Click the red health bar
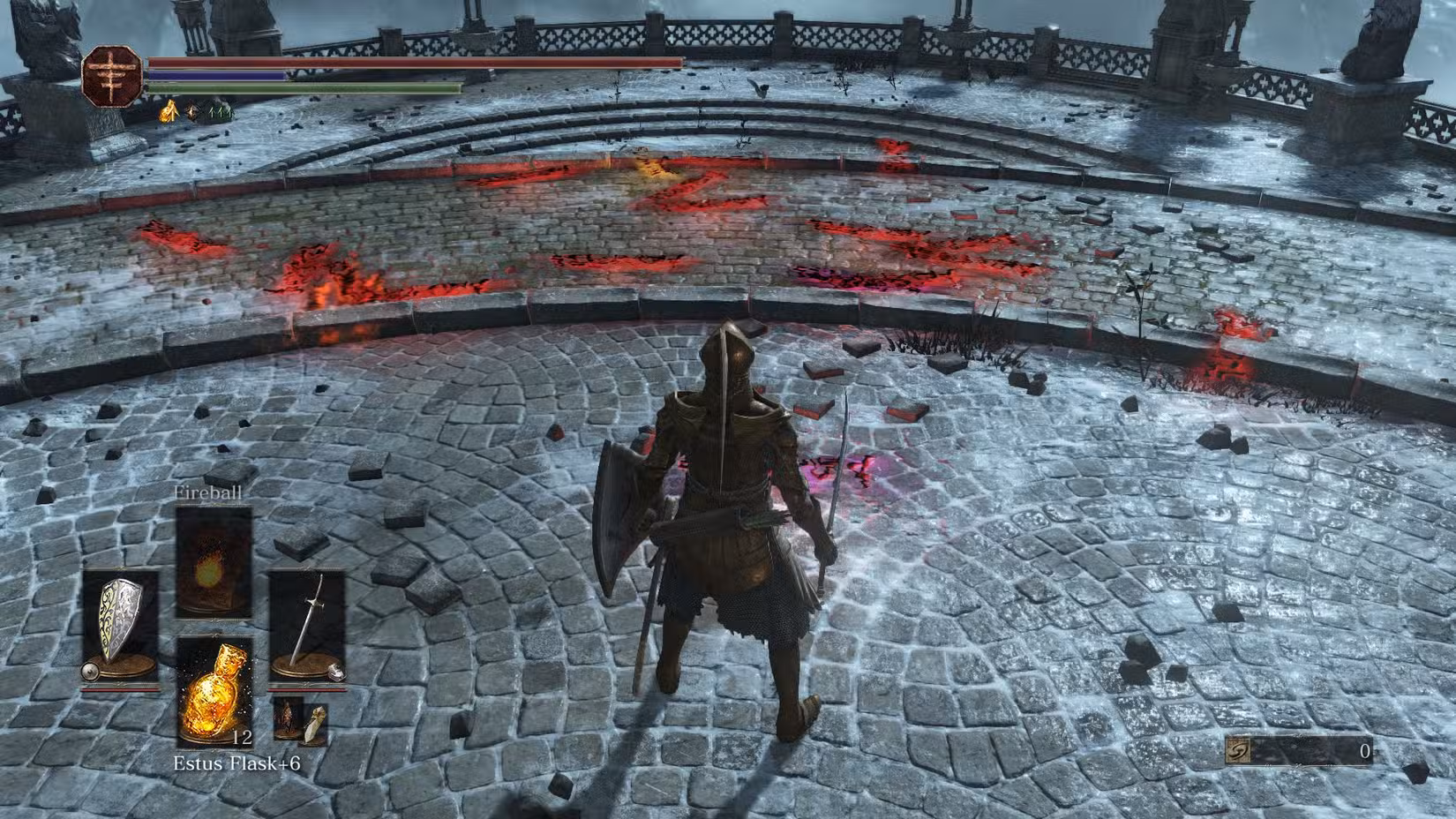1456x819 pixels. 415,62
